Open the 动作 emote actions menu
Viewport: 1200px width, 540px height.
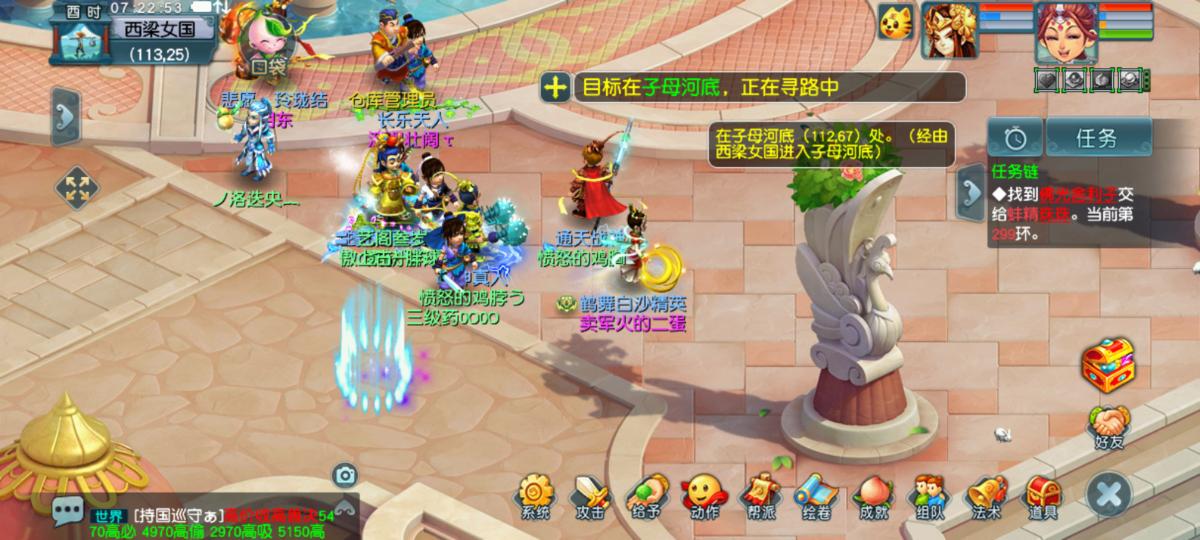(x=703, y=496)
